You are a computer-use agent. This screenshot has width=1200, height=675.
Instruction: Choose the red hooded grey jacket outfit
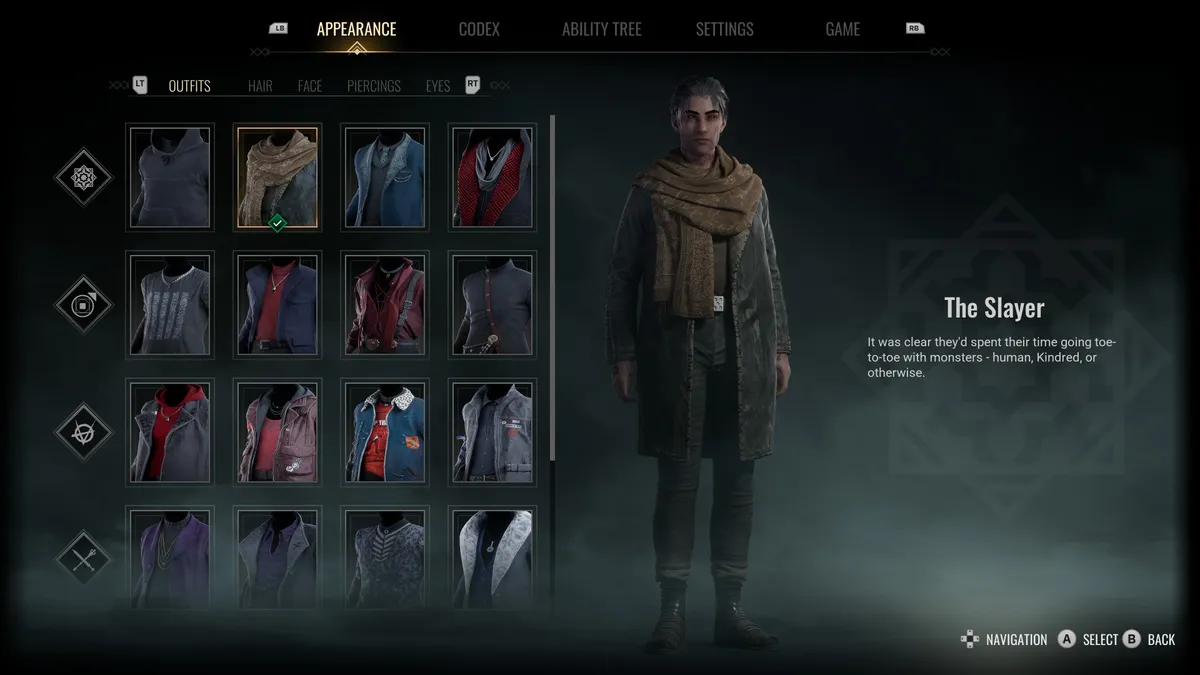(x=170, y=431)
